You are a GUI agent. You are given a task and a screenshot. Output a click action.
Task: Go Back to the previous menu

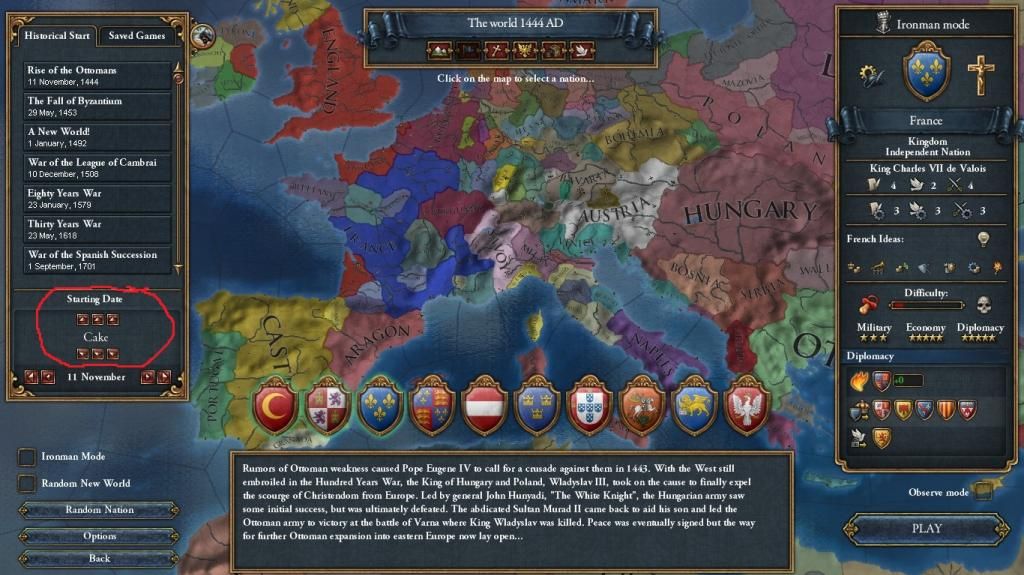tap(98, 558)
